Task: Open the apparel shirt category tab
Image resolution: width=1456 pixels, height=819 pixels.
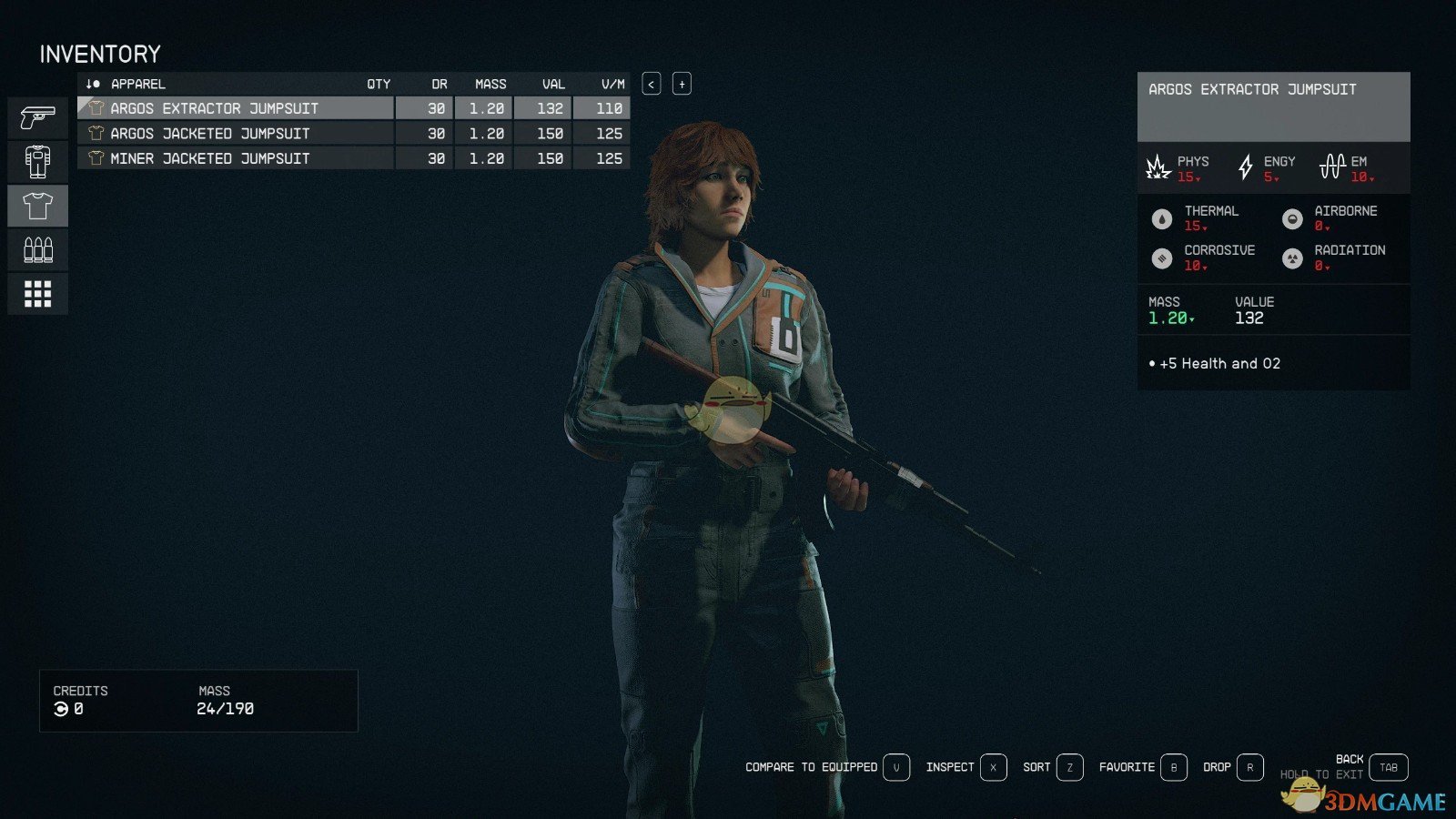Action: click(37, 207)
